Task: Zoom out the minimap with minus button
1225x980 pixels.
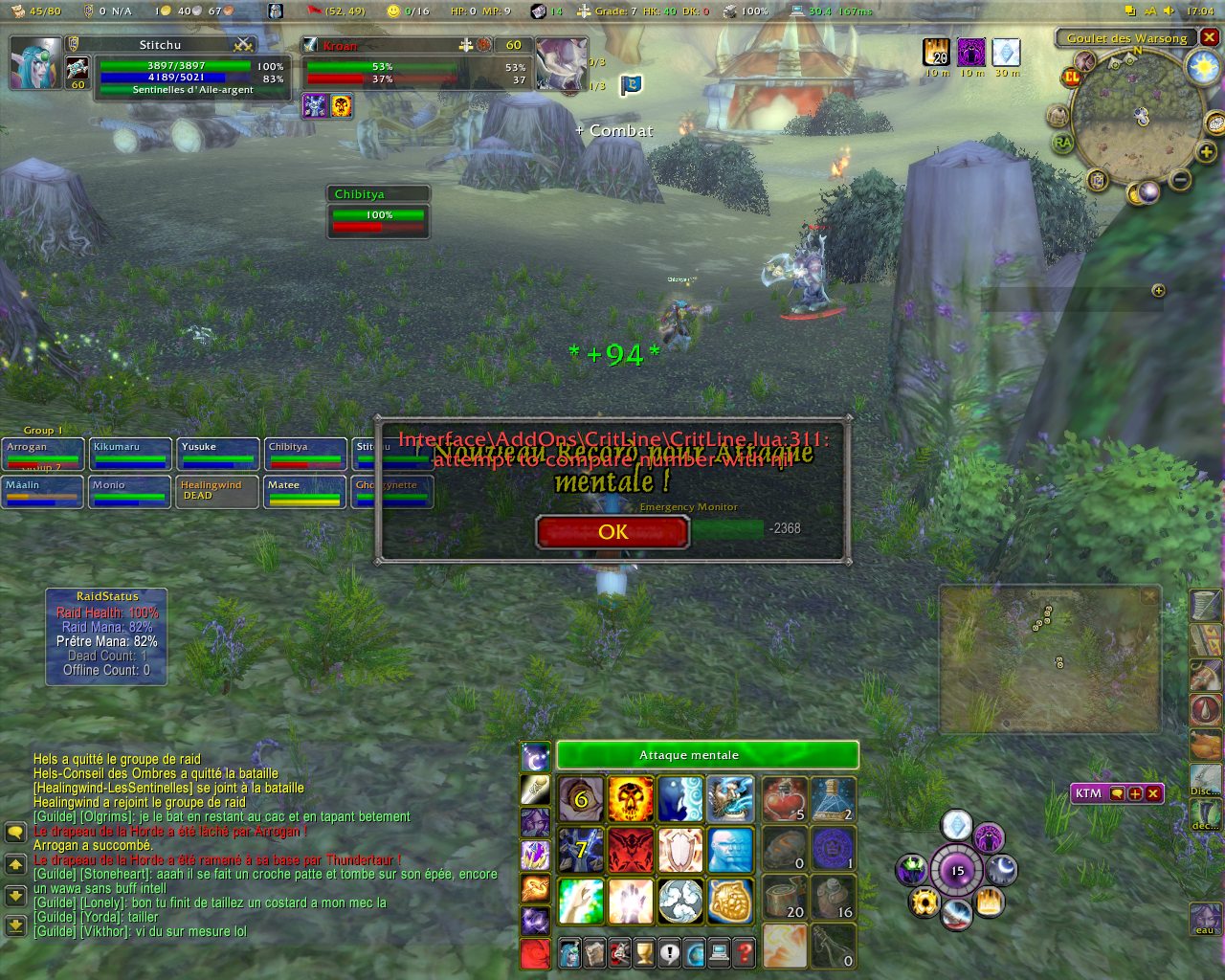Action: click(1181, 179)
